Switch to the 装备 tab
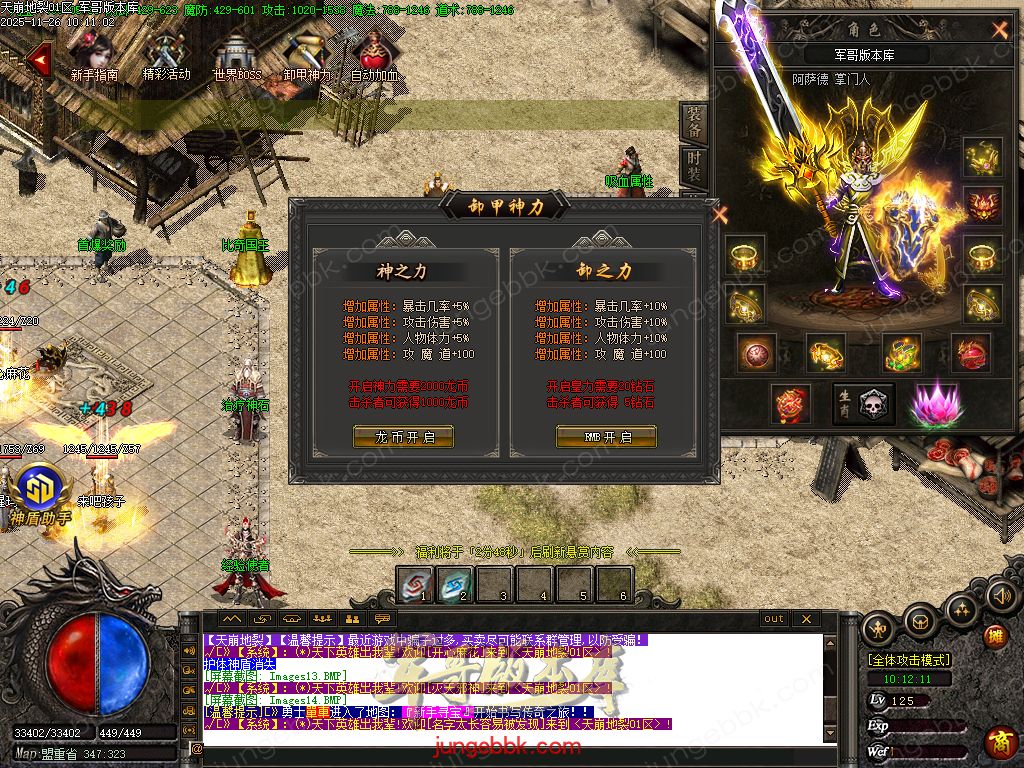Screen dimensions: 1024x768 coord(694,122)
